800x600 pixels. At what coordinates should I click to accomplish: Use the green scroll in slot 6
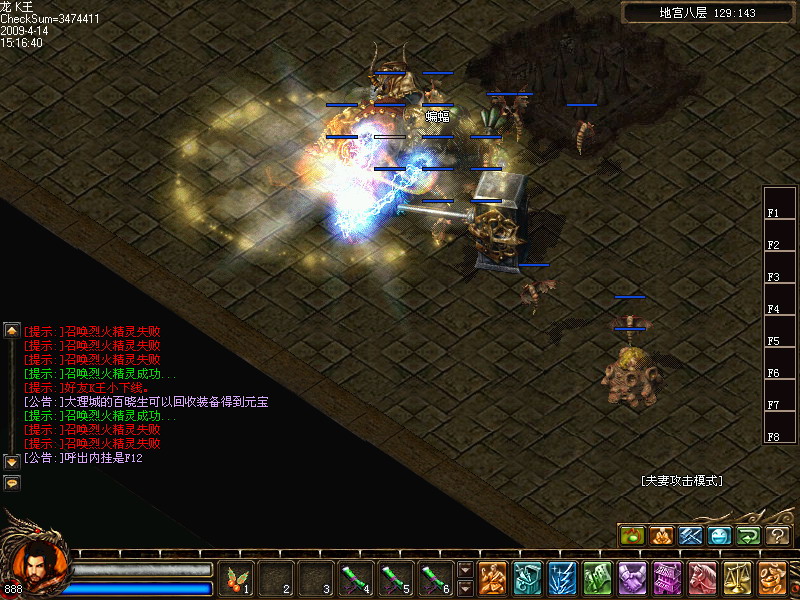coord(432,577)
